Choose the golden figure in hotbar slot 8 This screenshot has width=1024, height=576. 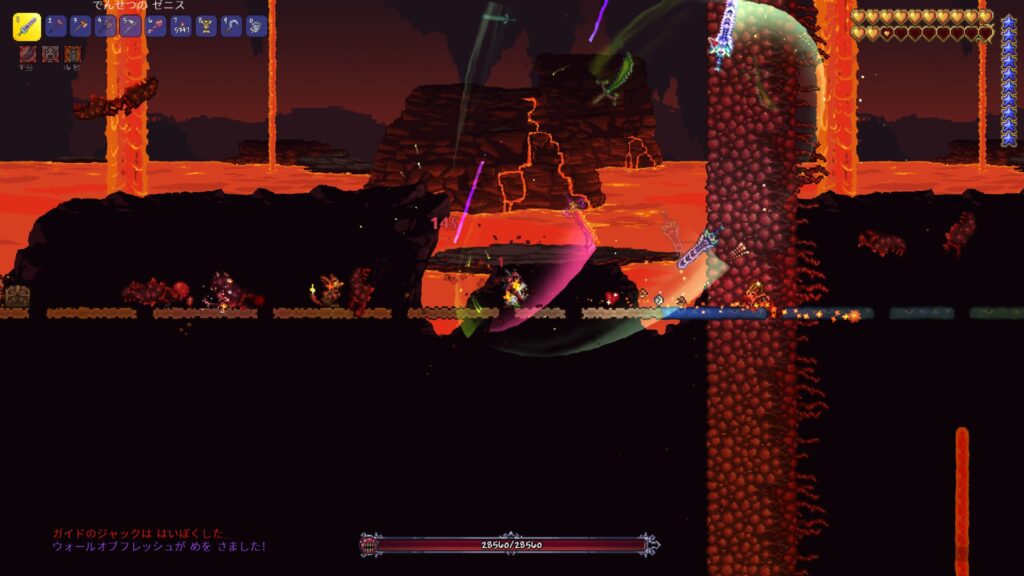pos(206,27)
